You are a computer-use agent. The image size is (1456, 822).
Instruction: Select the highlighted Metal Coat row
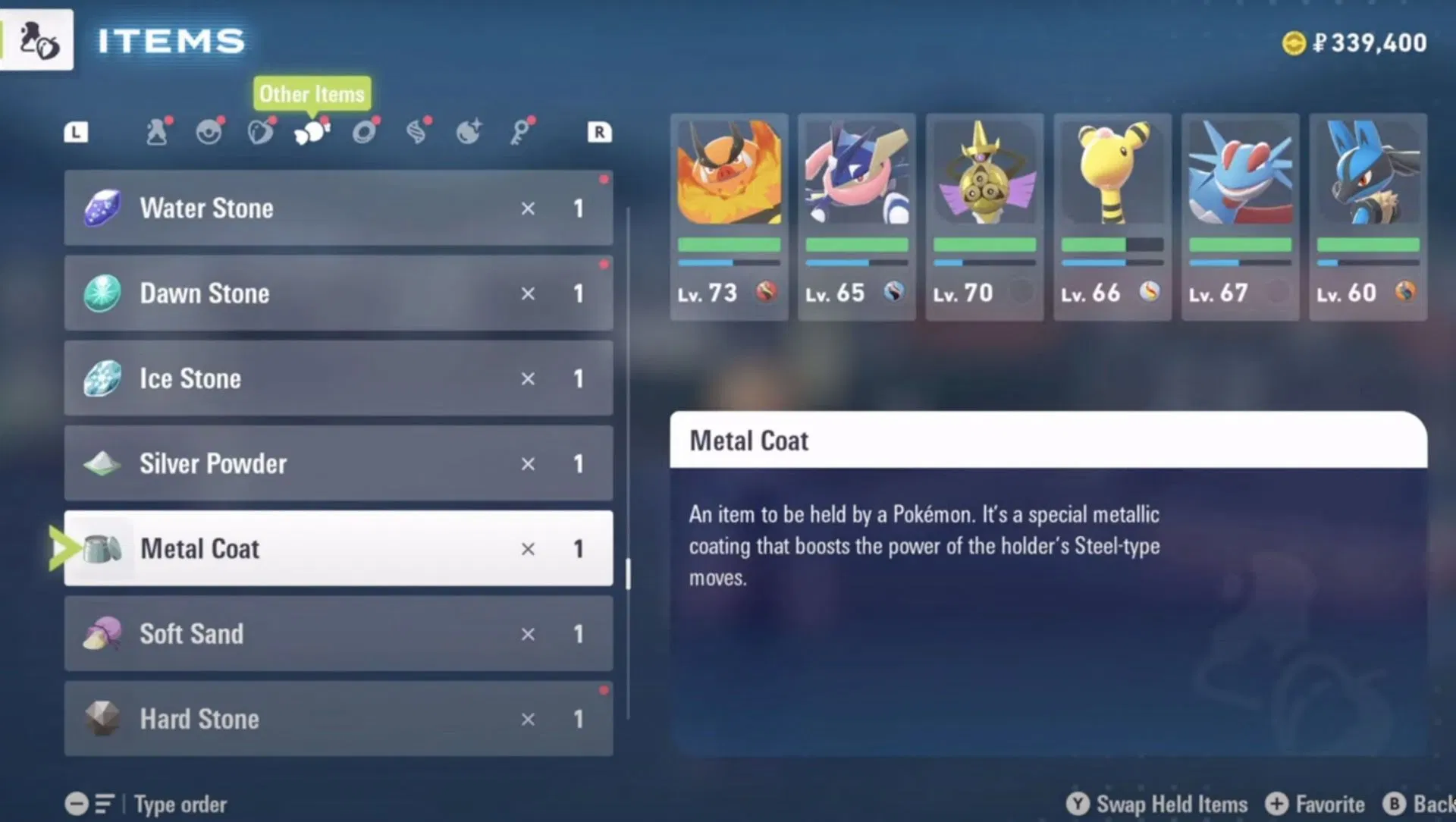338,548
